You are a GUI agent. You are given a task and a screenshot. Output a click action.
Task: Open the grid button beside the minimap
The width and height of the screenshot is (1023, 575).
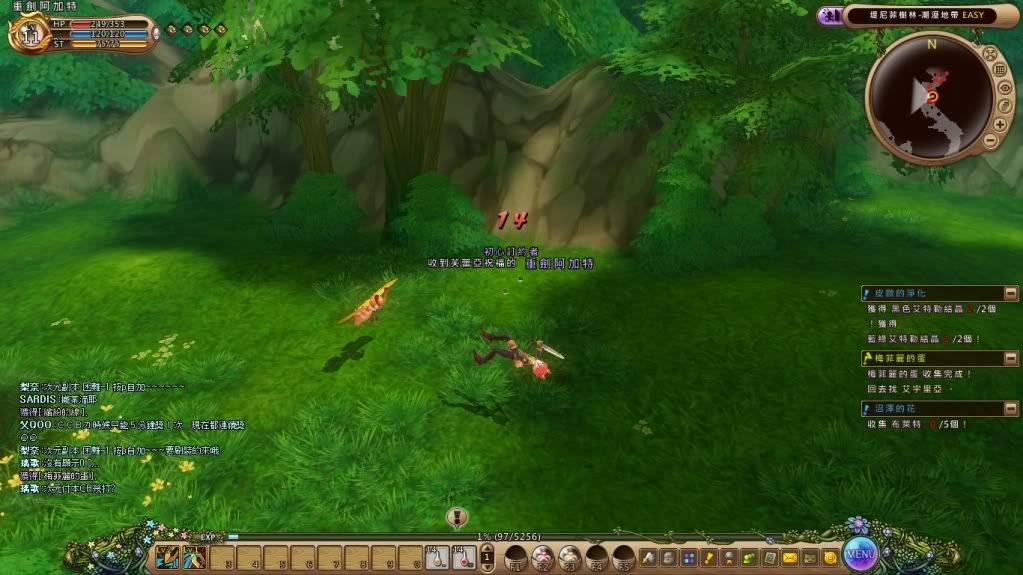[x=999, y=70]
